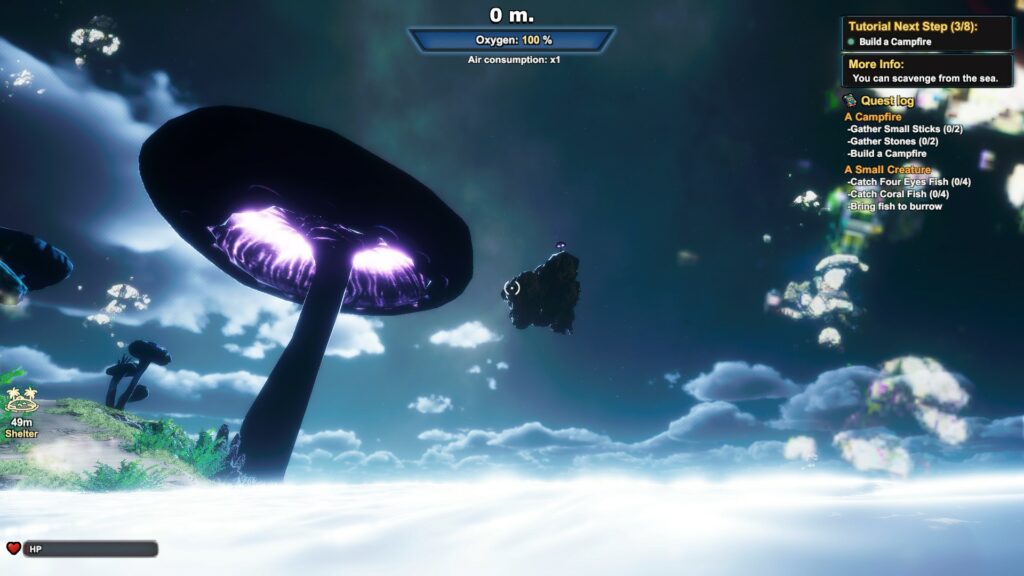
Task: Select the Tutorial Next Step panel
Action: pos(927,33)
